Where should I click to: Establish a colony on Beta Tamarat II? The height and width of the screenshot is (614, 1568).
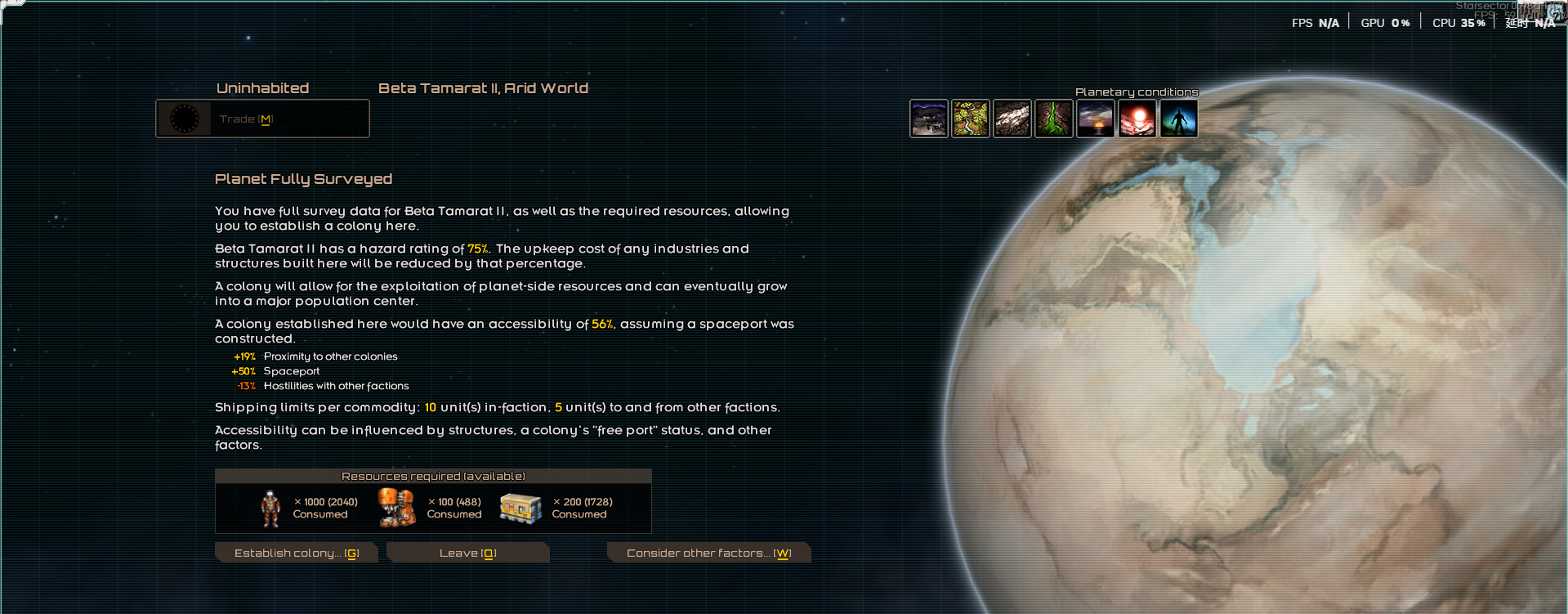tap(296, 553)
